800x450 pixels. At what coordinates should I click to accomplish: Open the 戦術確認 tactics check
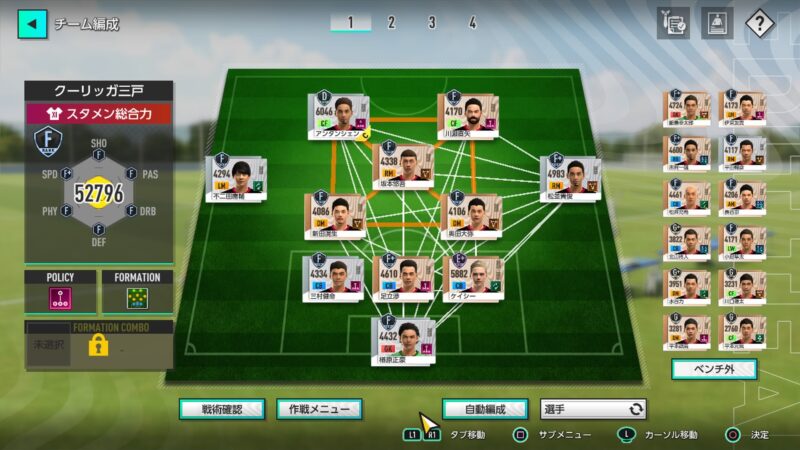click(x=222, y=409)
